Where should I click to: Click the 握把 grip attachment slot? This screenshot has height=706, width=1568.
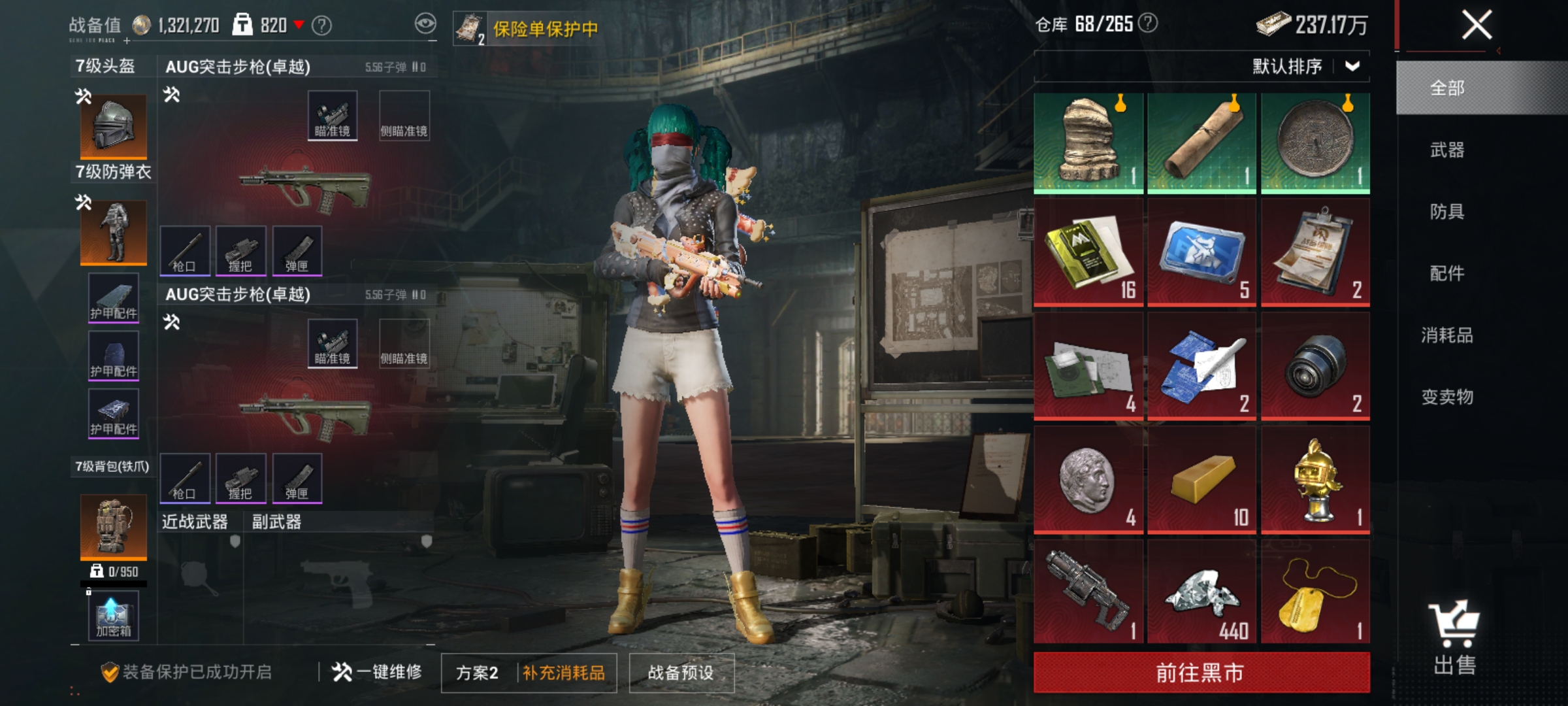click(x=241, y=252)
